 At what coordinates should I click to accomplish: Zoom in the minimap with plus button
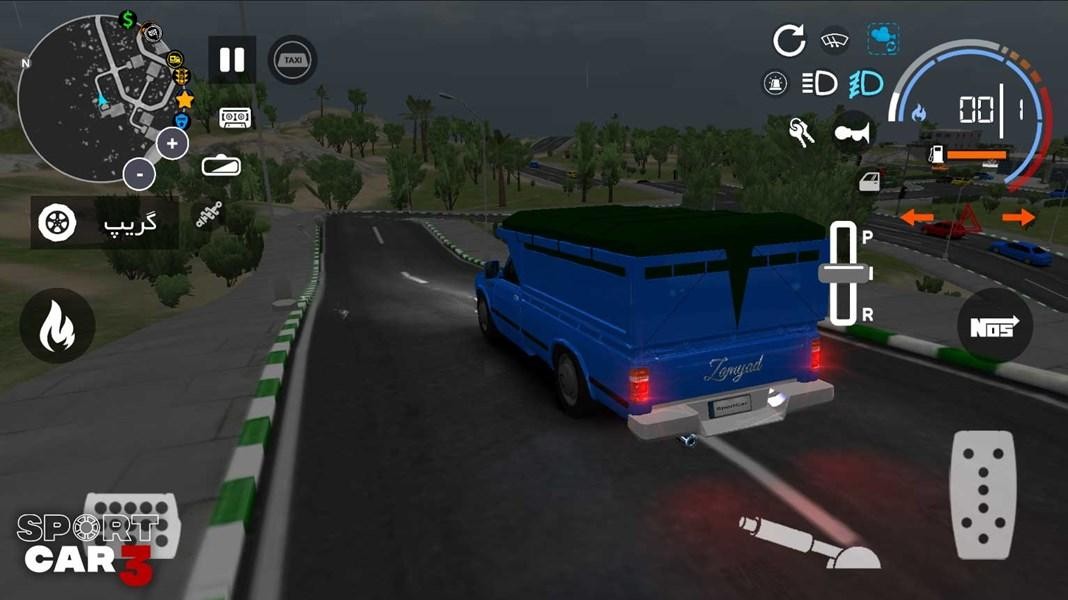(x=172, y=144)
